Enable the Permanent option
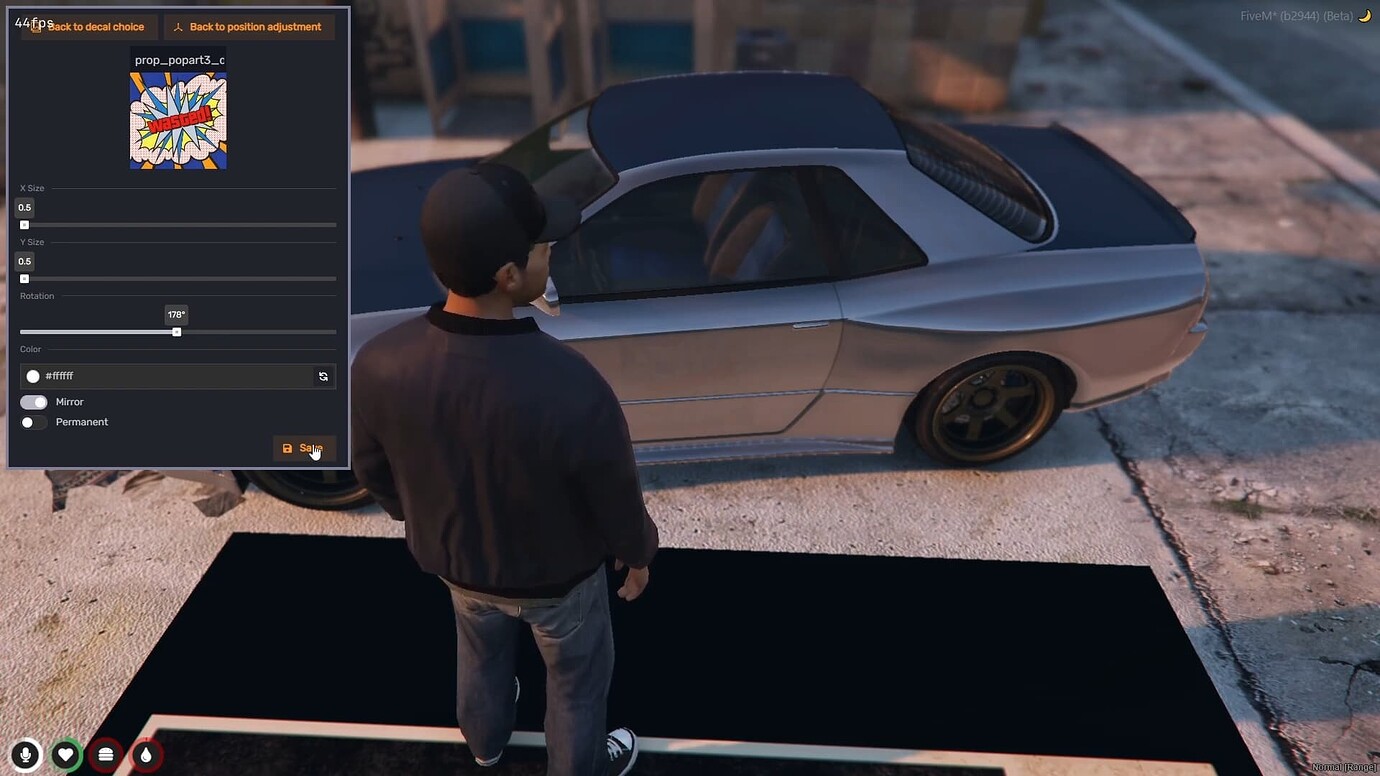The image size is (1380, 776). click(x=33, y=422)
